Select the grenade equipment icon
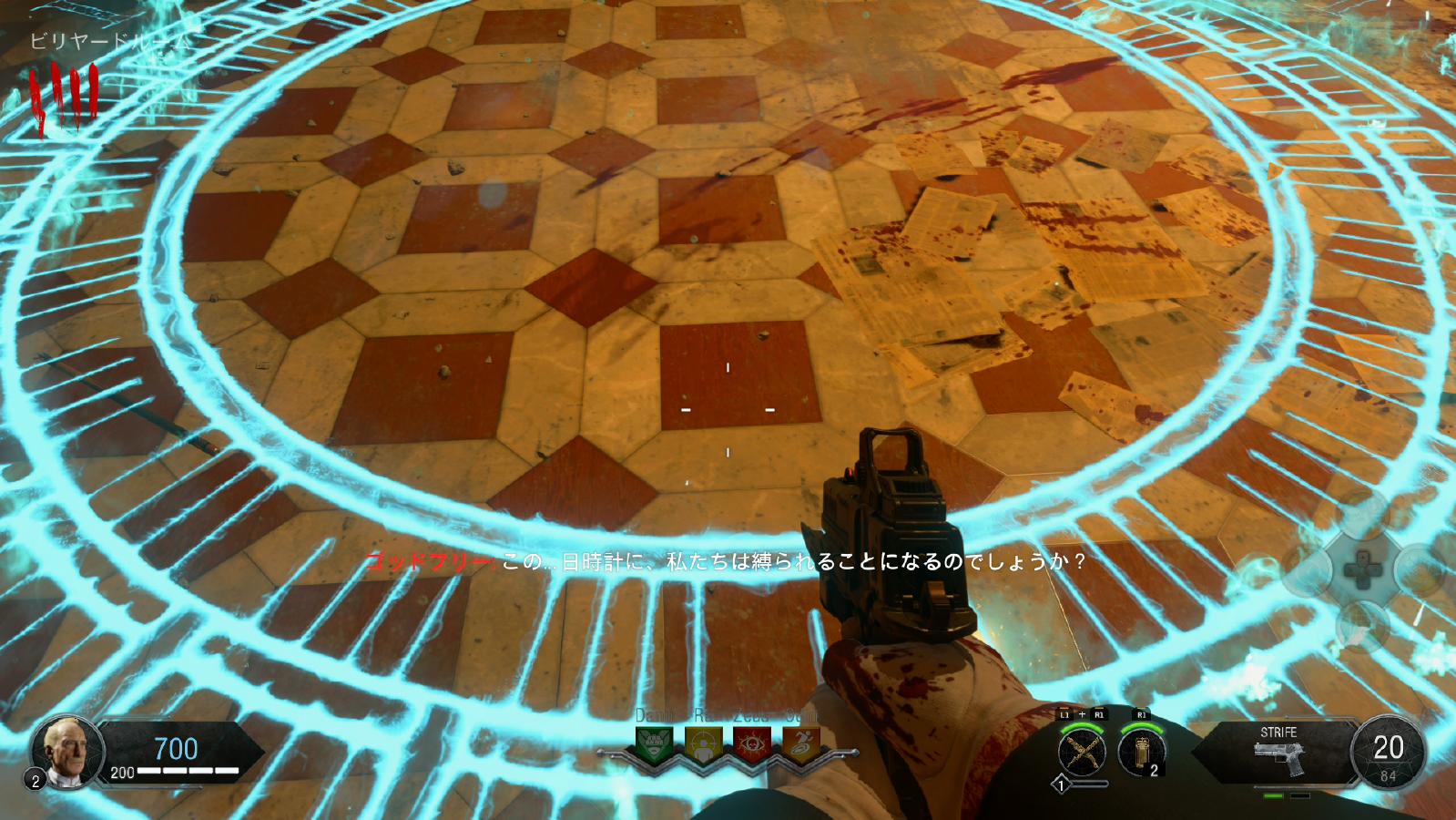 [x=1142, y=753]
